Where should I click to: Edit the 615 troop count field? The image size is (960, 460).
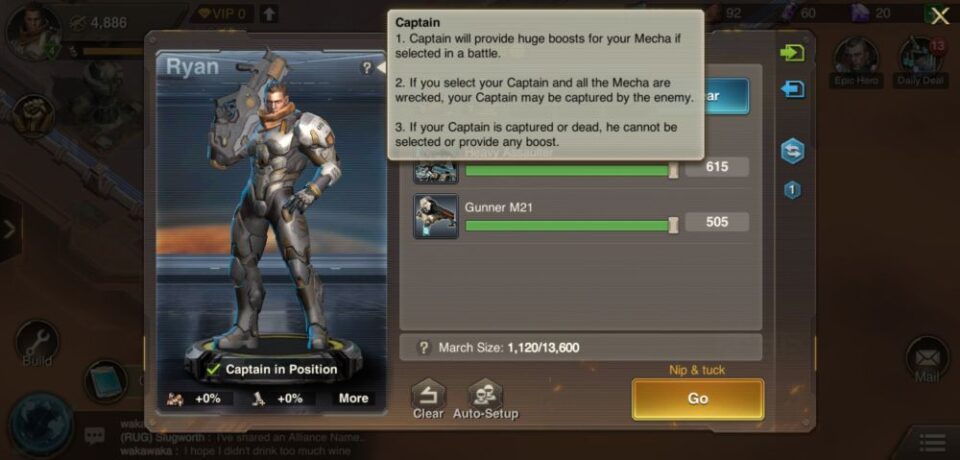[717, 167]
